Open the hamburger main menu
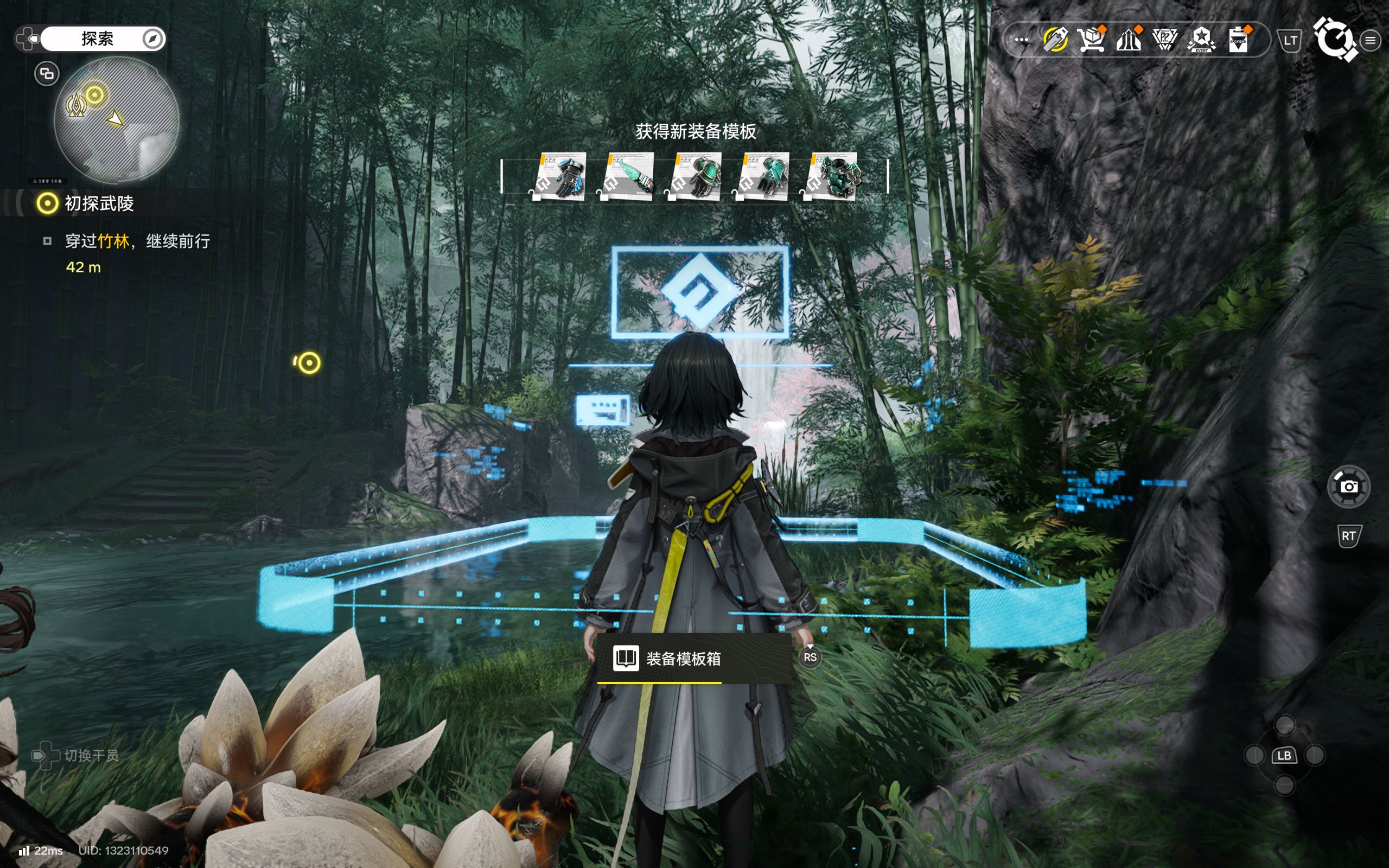The image size is (1389, 868). (x=1371, y=40)
